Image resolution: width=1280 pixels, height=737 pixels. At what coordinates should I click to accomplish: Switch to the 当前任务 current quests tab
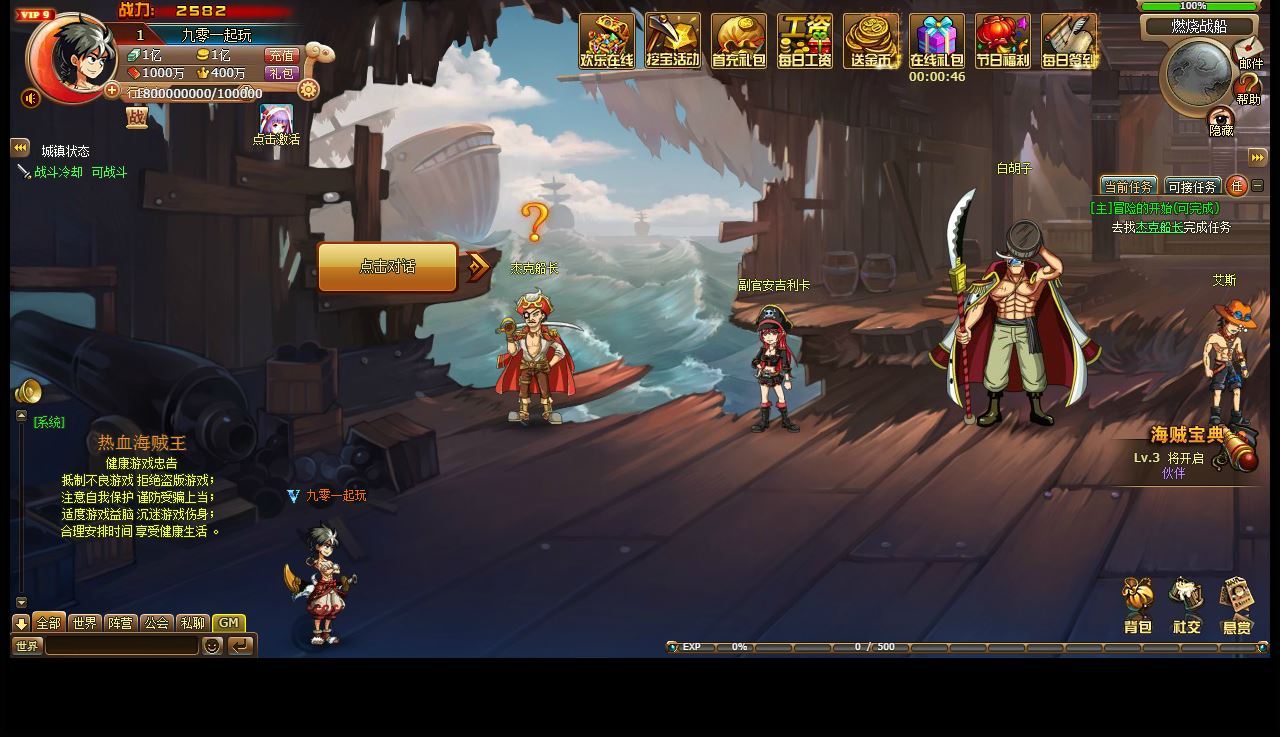tap(1128, 187)
